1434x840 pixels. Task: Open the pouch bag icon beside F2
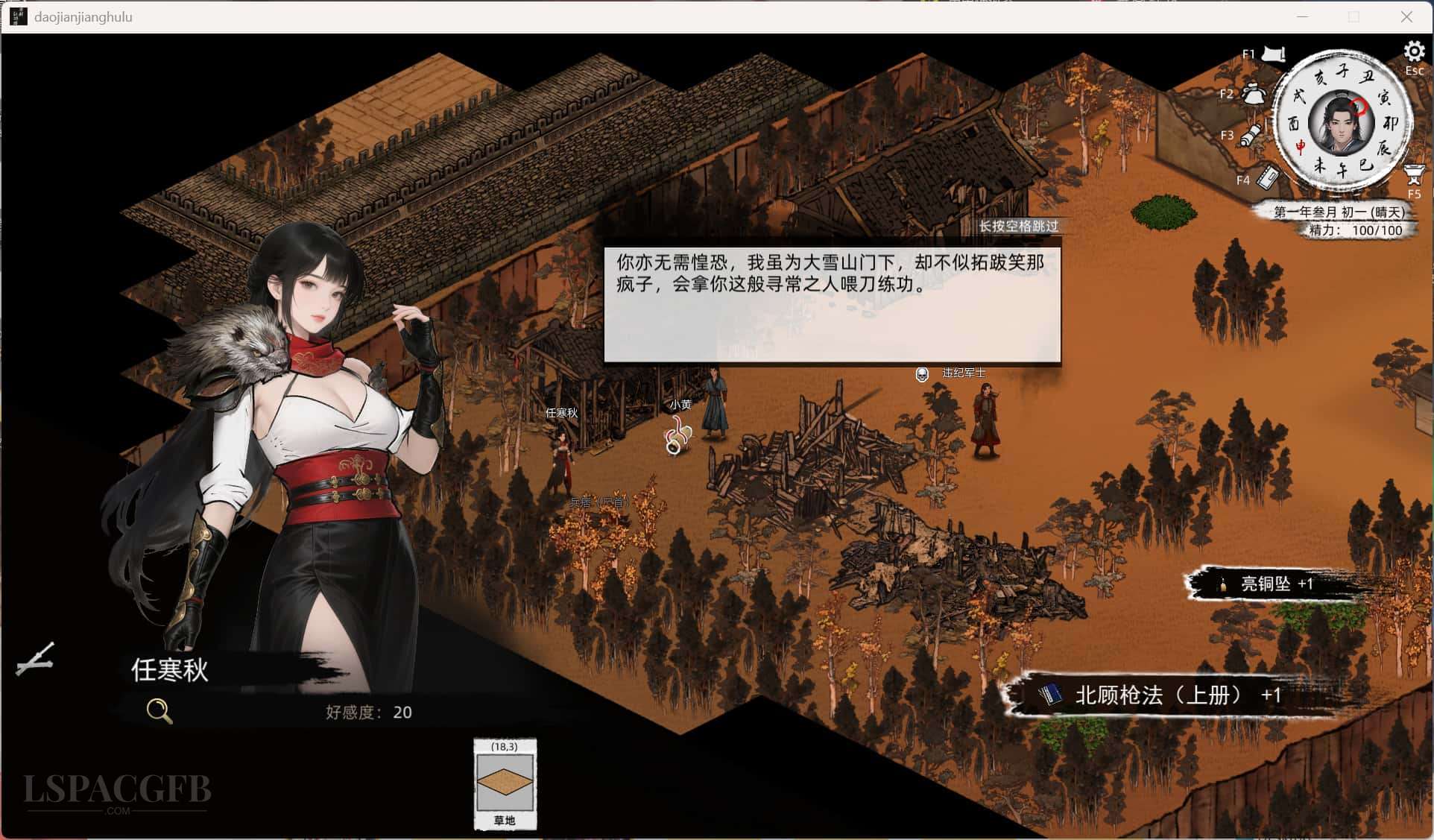point(1254,94)
